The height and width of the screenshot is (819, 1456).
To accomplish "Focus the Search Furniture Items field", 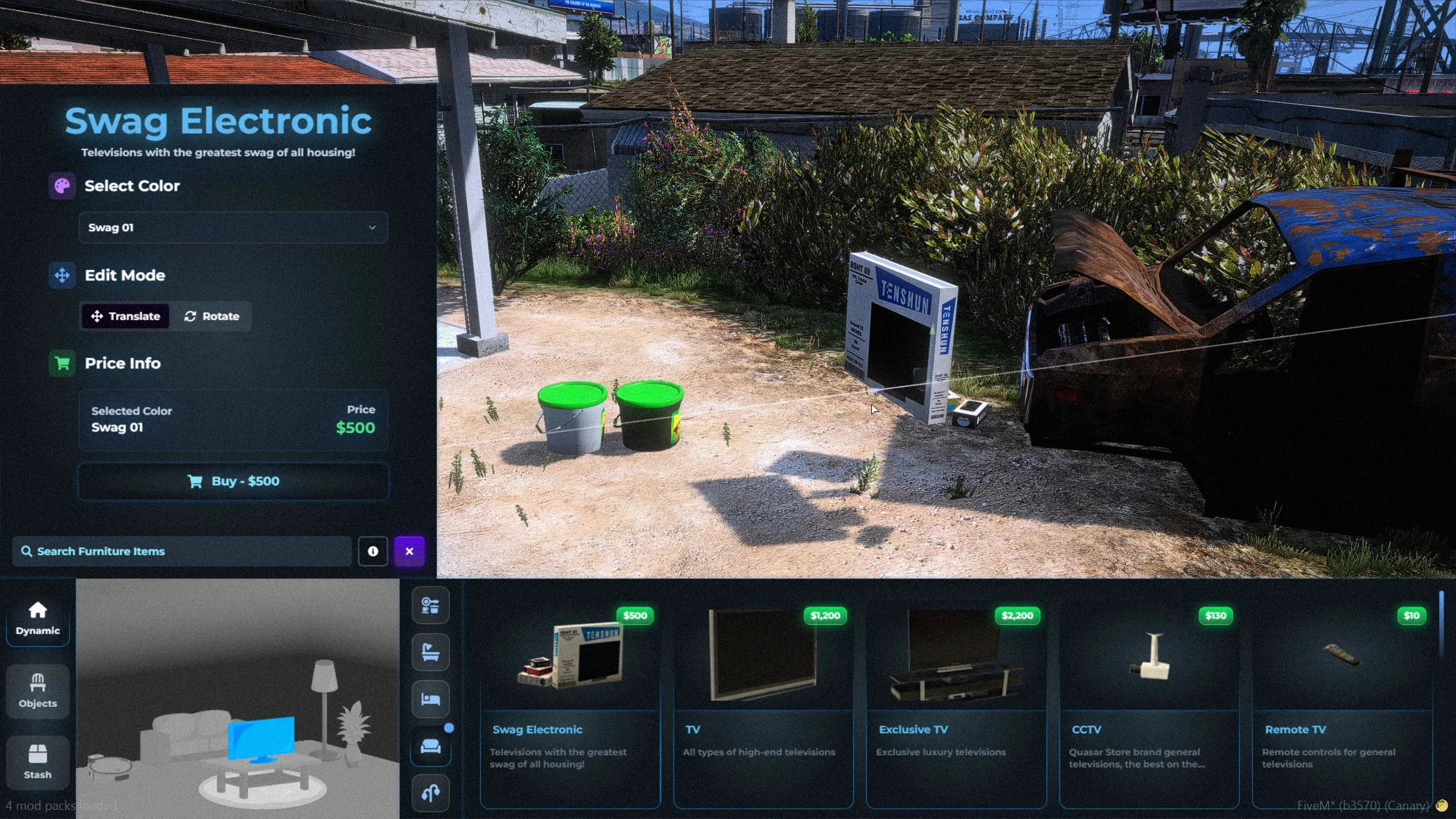I will pyautogui.click(x=182, y=551).
